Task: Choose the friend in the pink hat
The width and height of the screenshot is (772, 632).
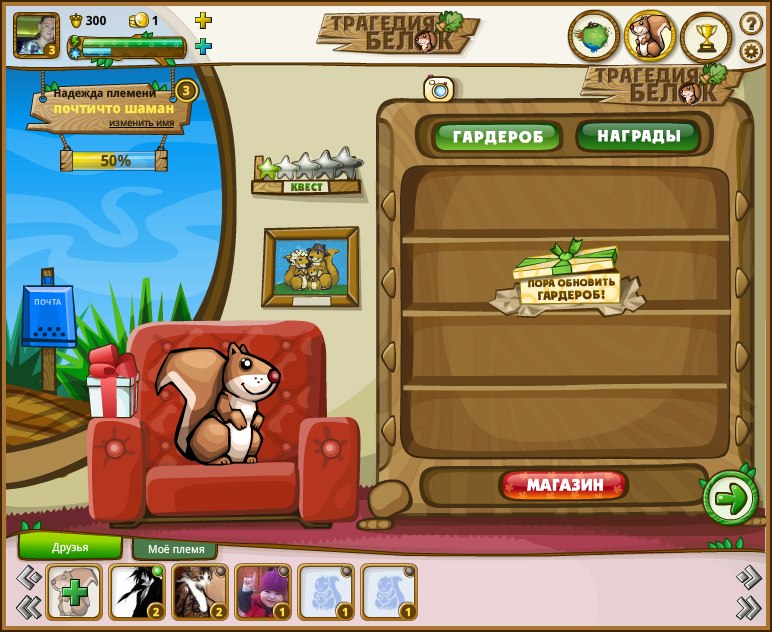Action: pyautogui.click(x=263, y=592)
